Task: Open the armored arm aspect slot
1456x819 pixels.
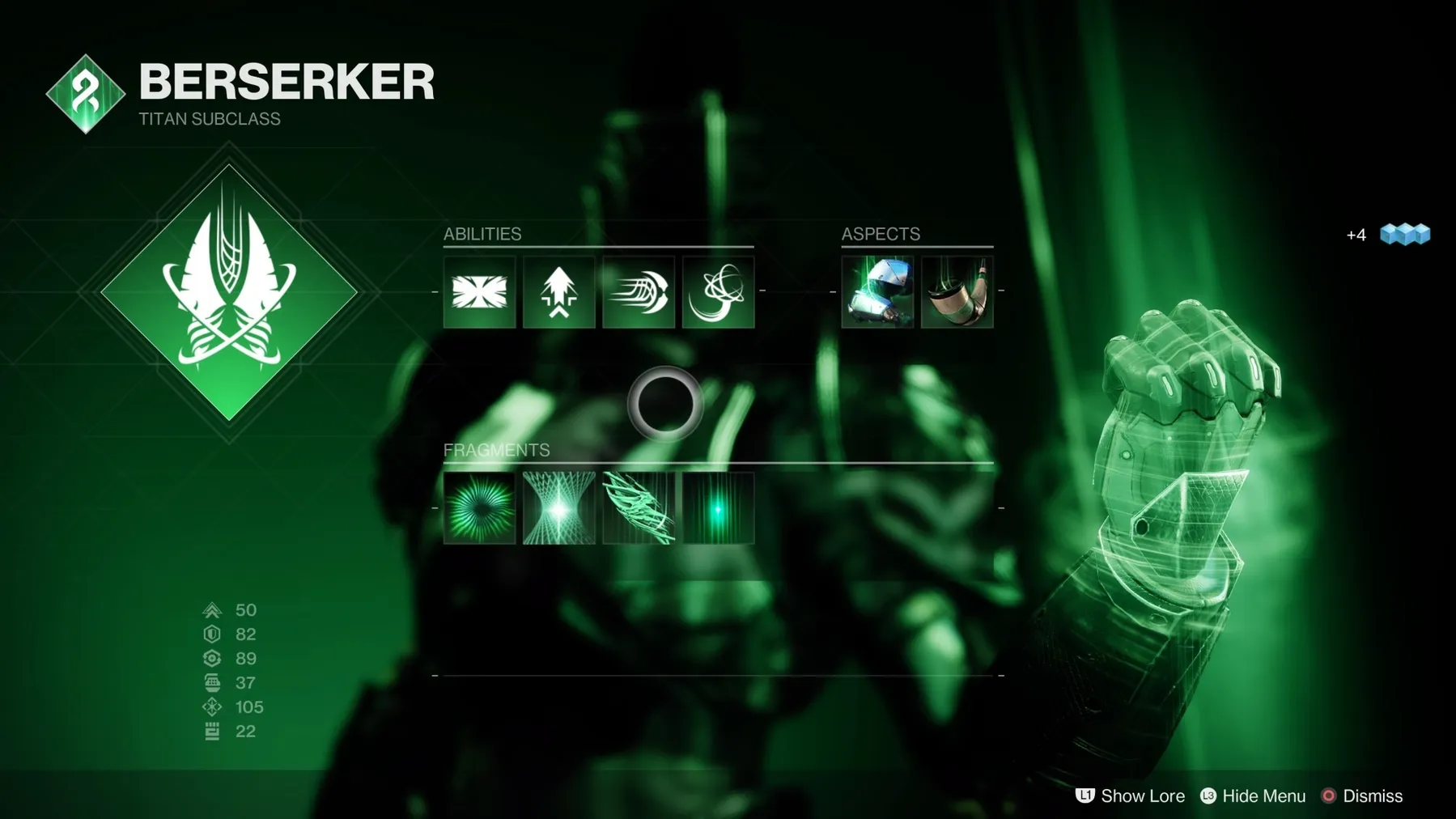Action: (x=957, y=292)
